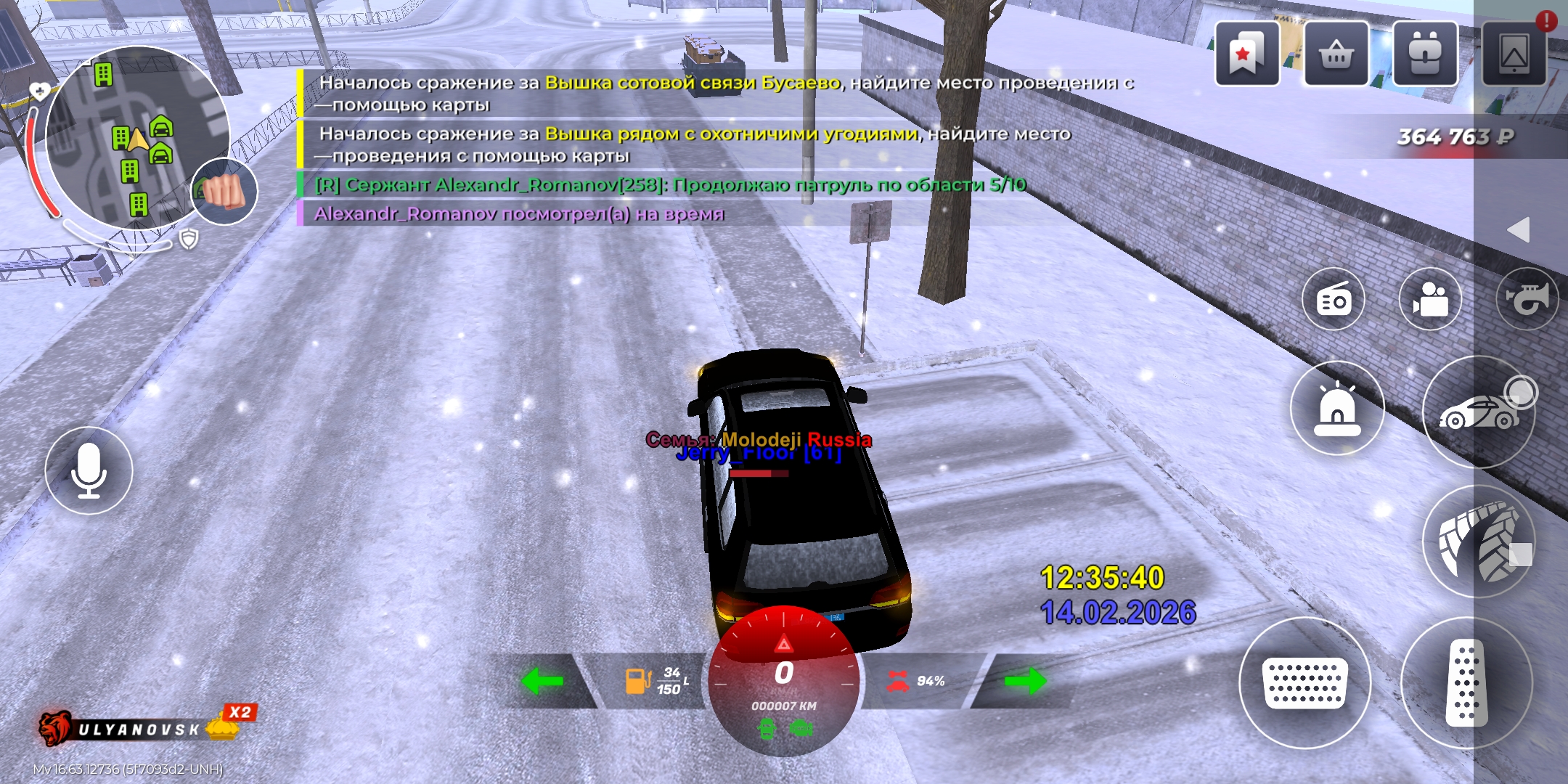Toggle the hazard lights triangle on the speedometer
This screenshot has height=784, width=1568.
point(784,643)
